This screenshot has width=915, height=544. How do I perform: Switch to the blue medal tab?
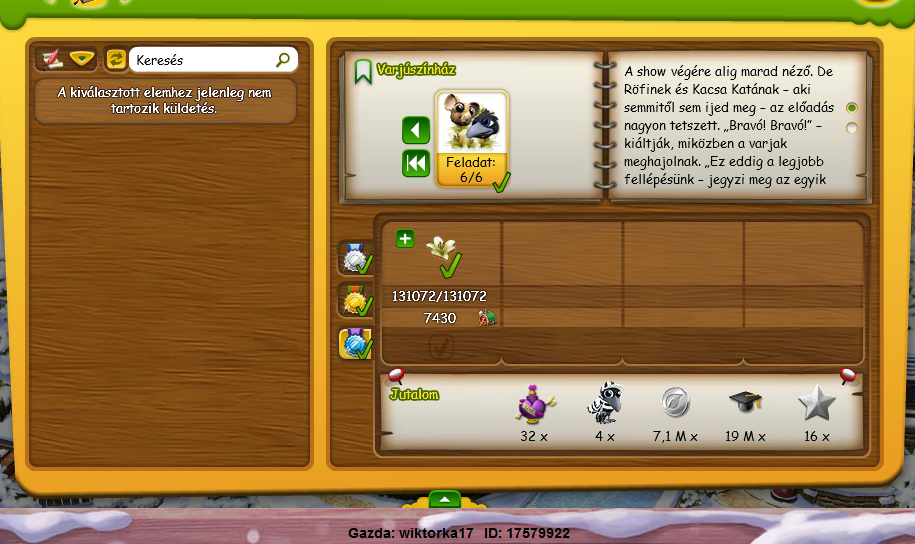click(x=356, y=343)
